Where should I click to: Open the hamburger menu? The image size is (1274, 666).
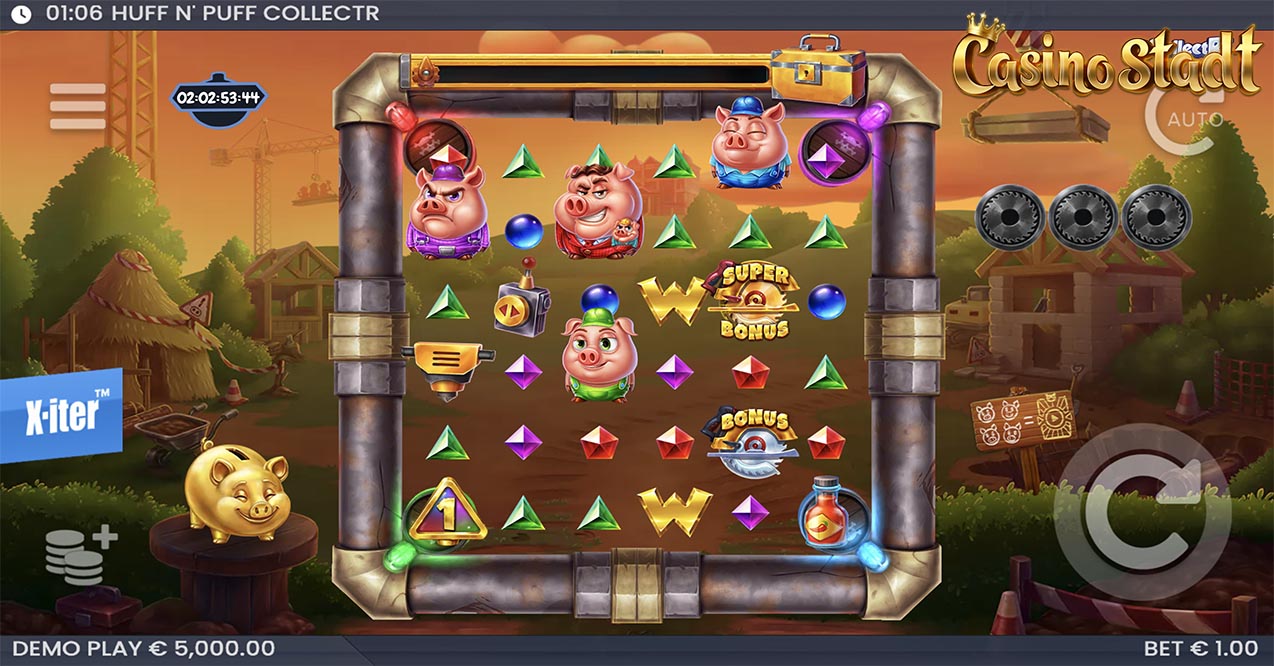coord(77,107)
